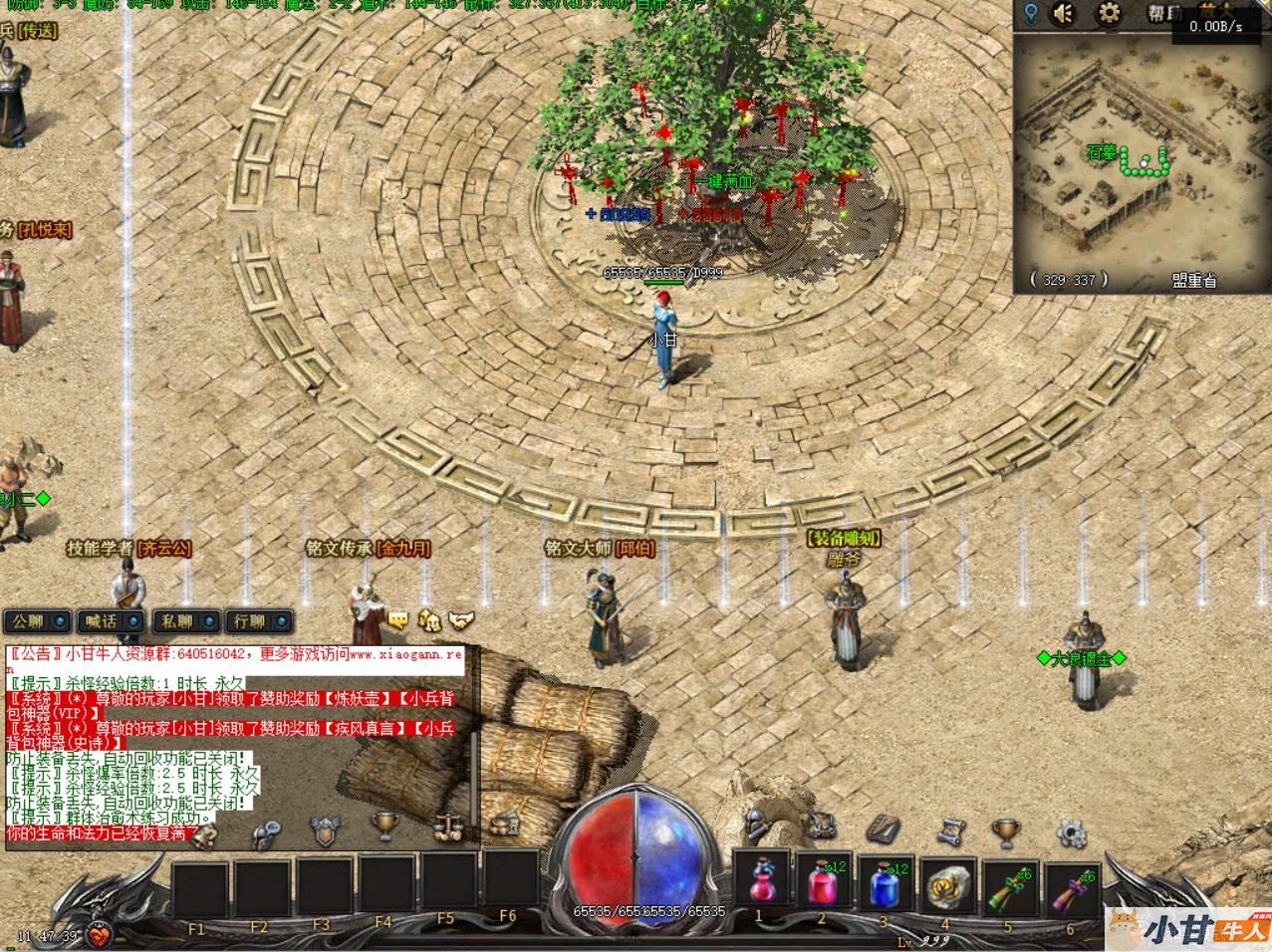This screenshot has height=952, width=1272.
Task: Use the red potion stack in slot 2
Action: tap(823, 880)
